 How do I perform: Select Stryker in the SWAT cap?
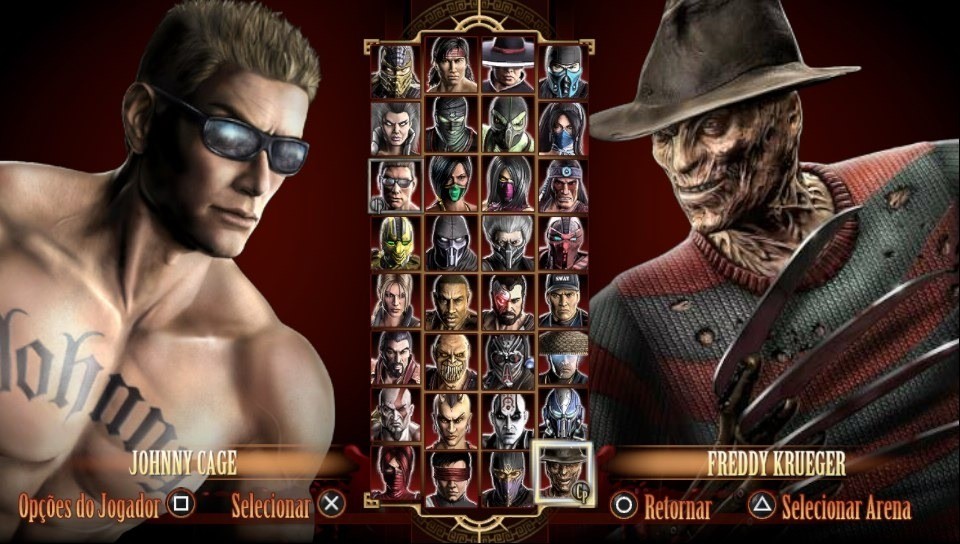[x=563, y=301]
